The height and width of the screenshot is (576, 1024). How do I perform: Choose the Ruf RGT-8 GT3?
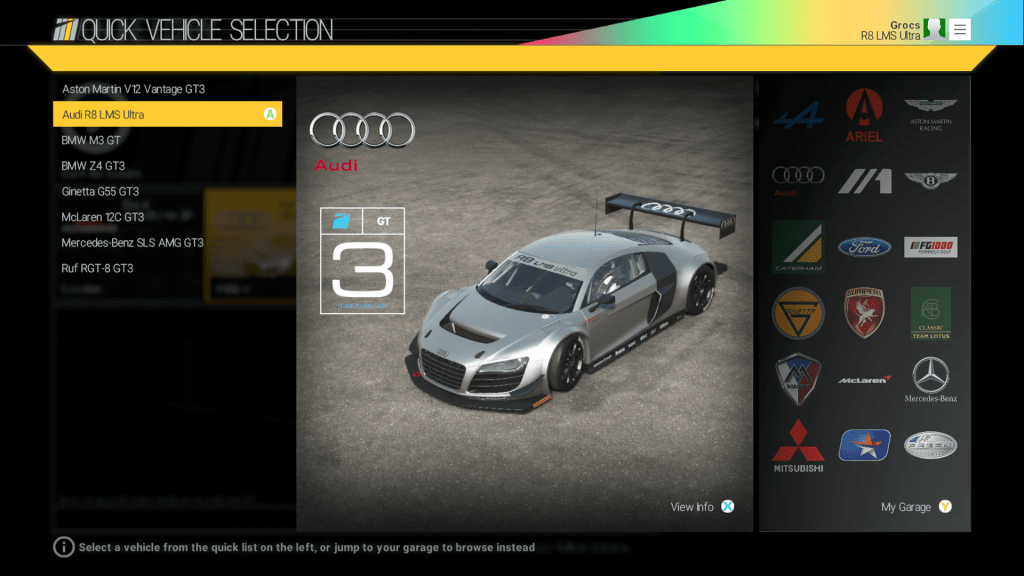[x=97, y=268]
